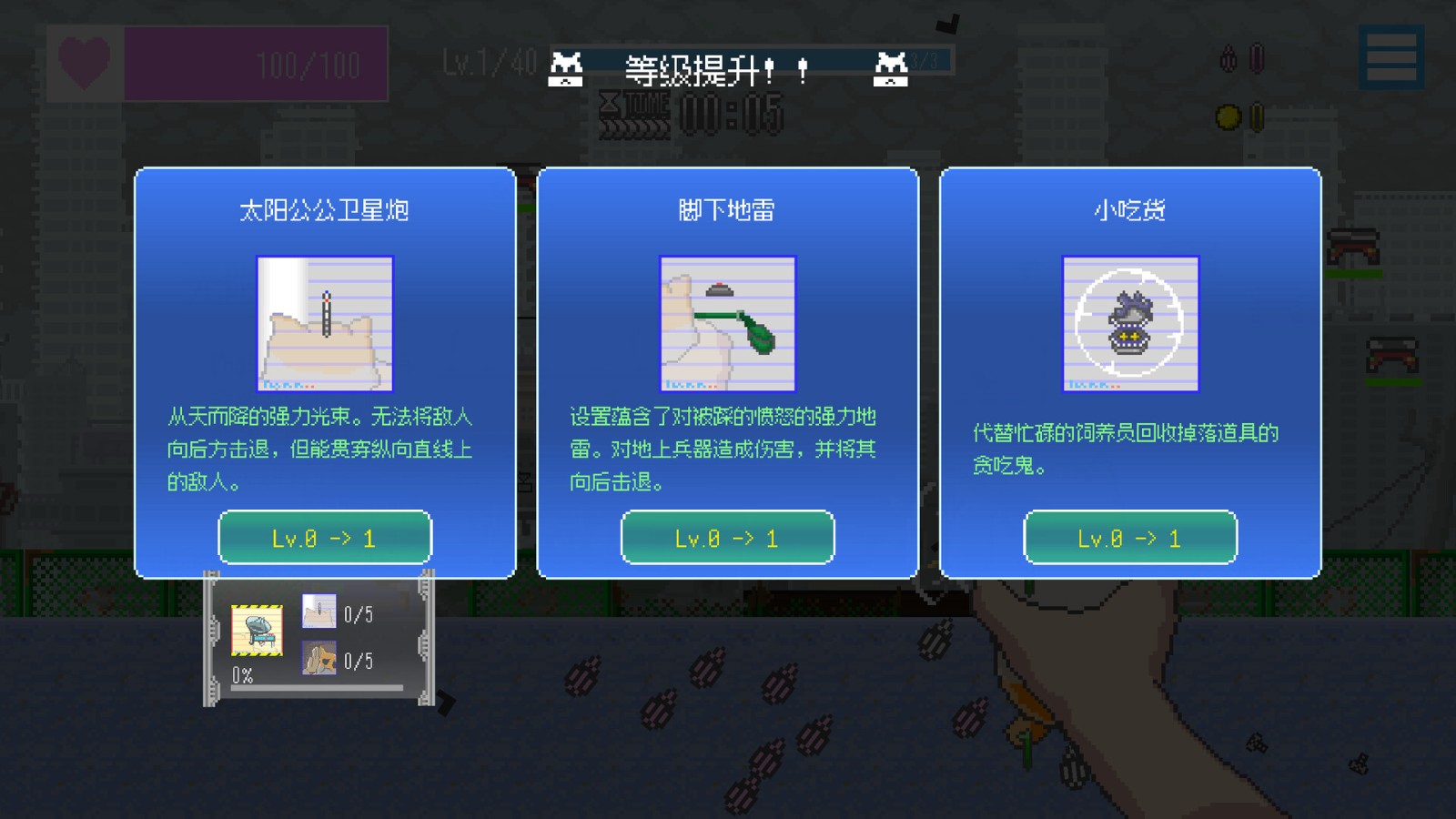Select the satellite dish weapon icon
The width and height of the screenshot is (1456, 819).
tap(259, 632)
